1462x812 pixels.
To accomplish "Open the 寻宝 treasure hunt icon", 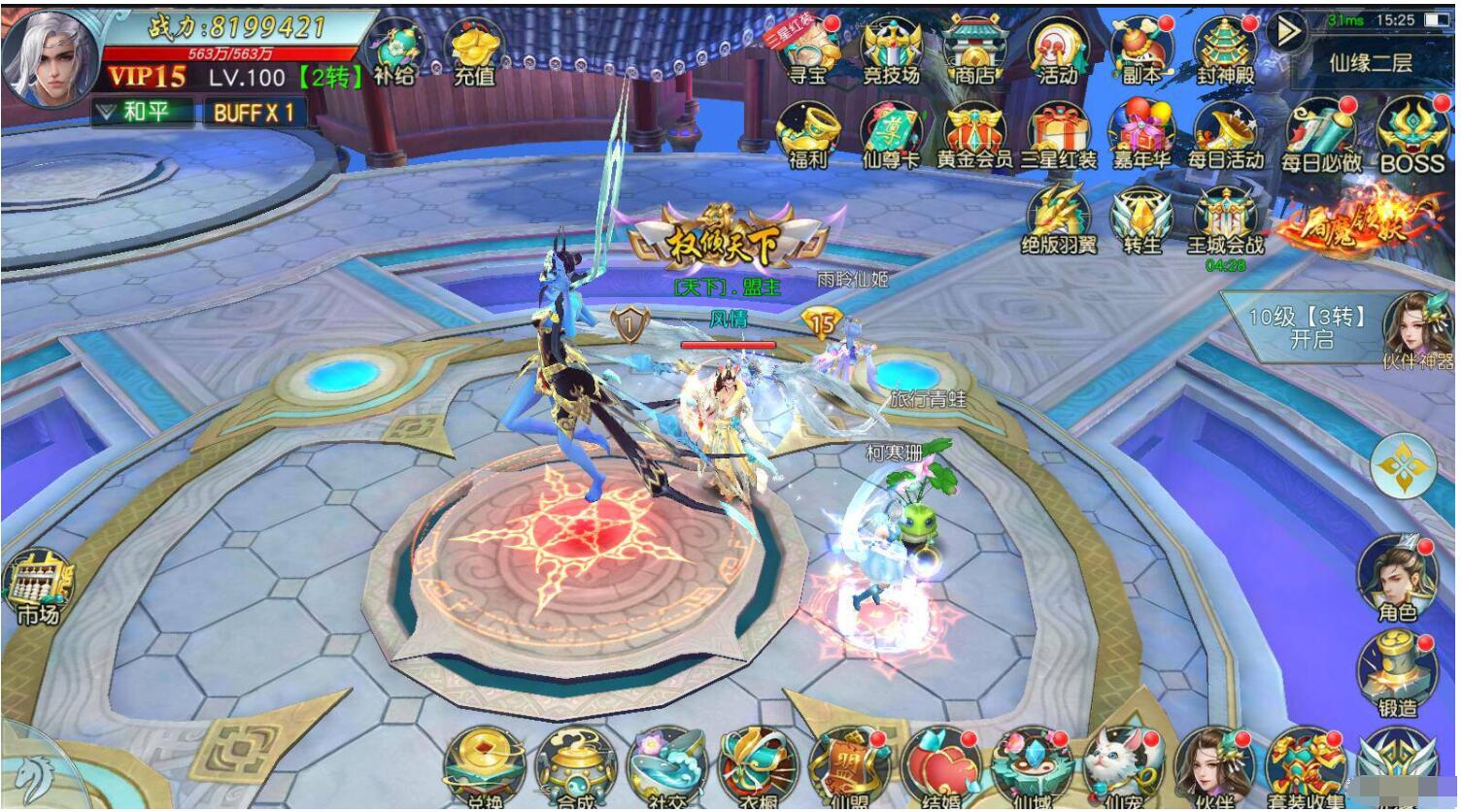I will (x=807, y=49).
